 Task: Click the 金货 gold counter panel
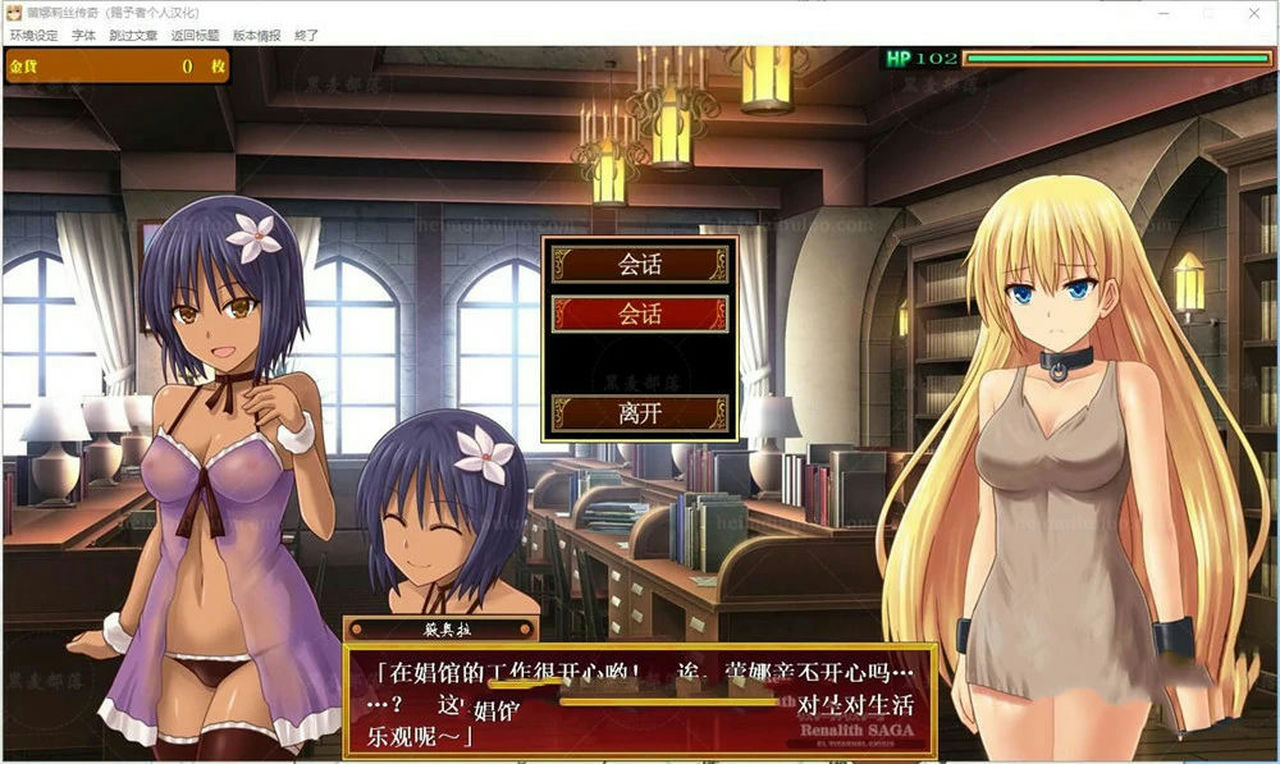[x=115, y=63]
